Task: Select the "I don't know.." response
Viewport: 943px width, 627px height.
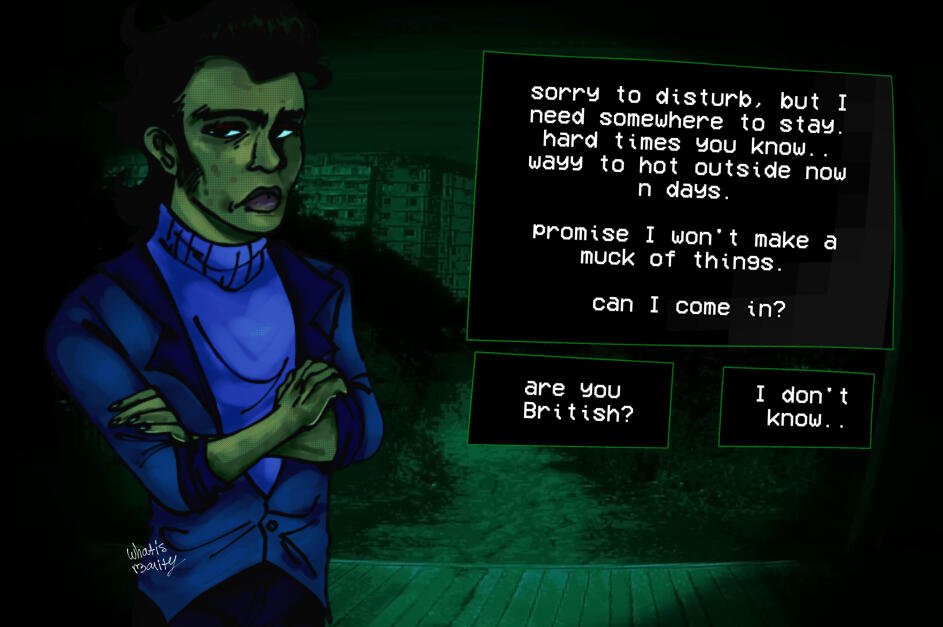Action: coord(797,407)
